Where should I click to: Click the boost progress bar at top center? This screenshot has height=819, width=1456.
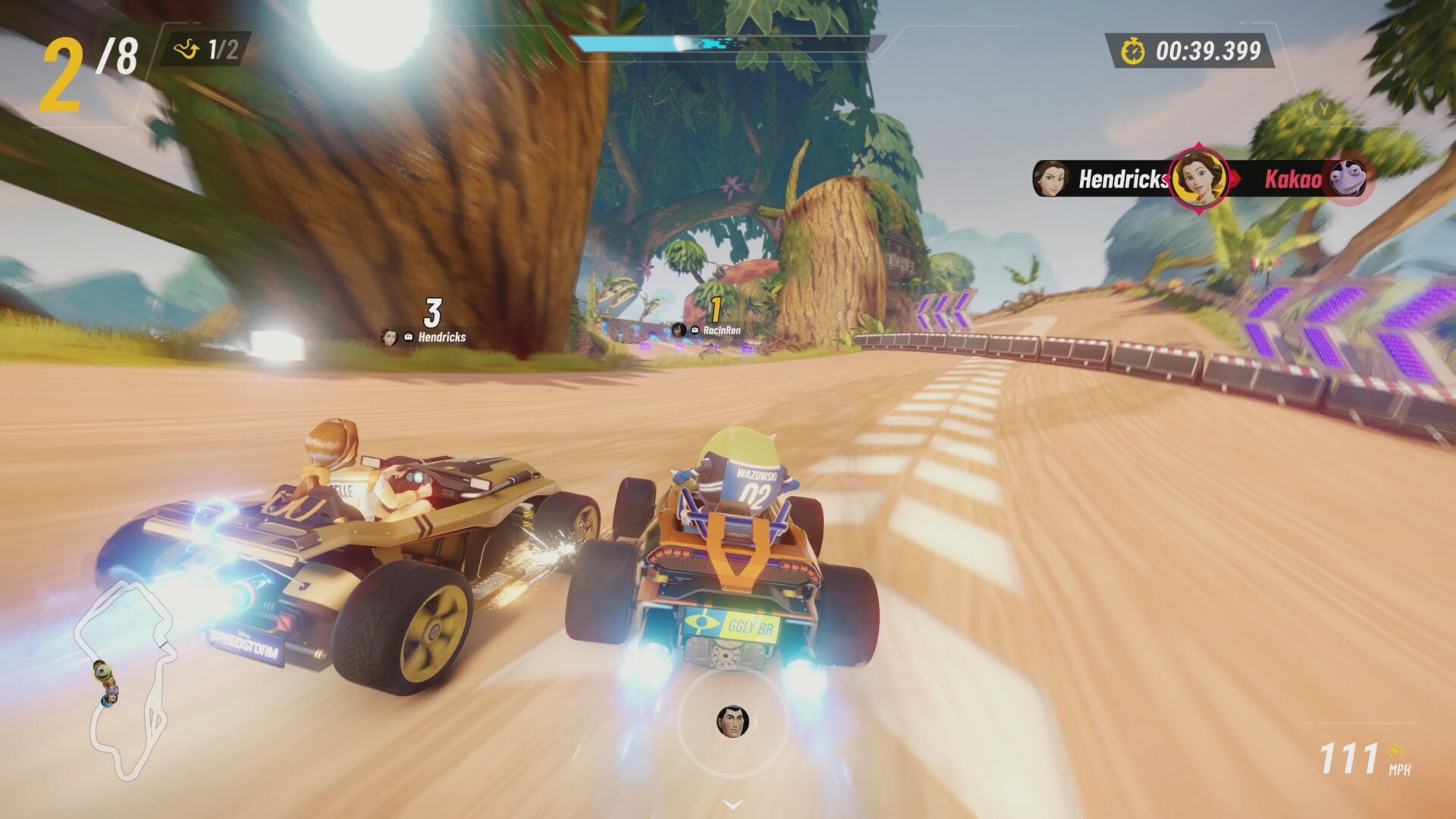tap(728, 43)
